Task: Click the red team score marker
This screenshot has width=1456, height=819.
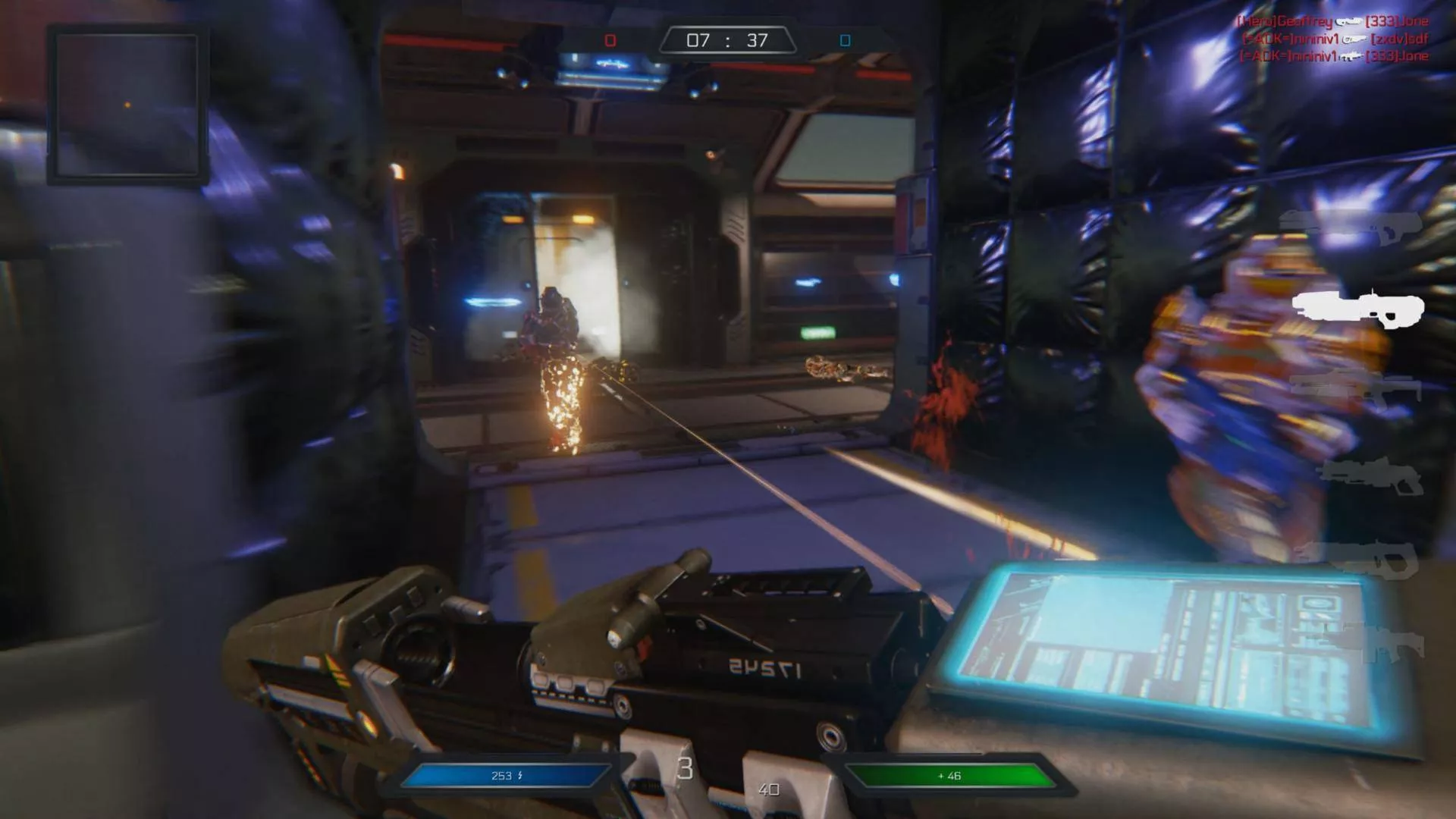Action: coord(610,40)
